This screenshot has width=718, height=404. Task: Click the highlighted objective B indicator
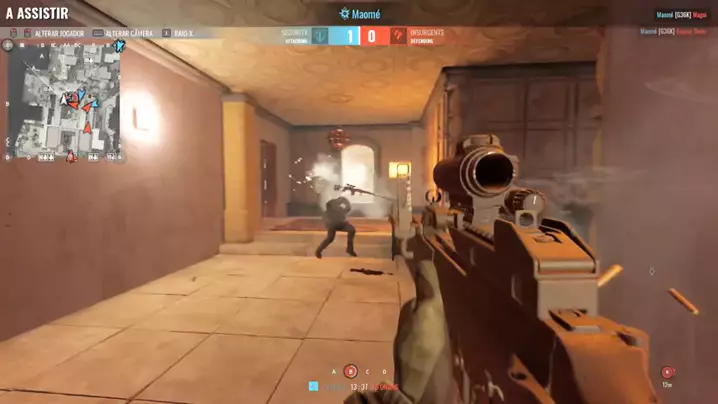tap(350, 372)
